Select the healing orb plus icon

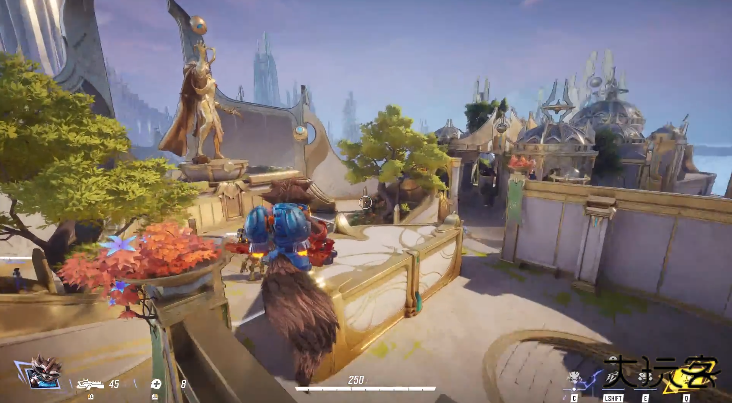click(156, 383)
